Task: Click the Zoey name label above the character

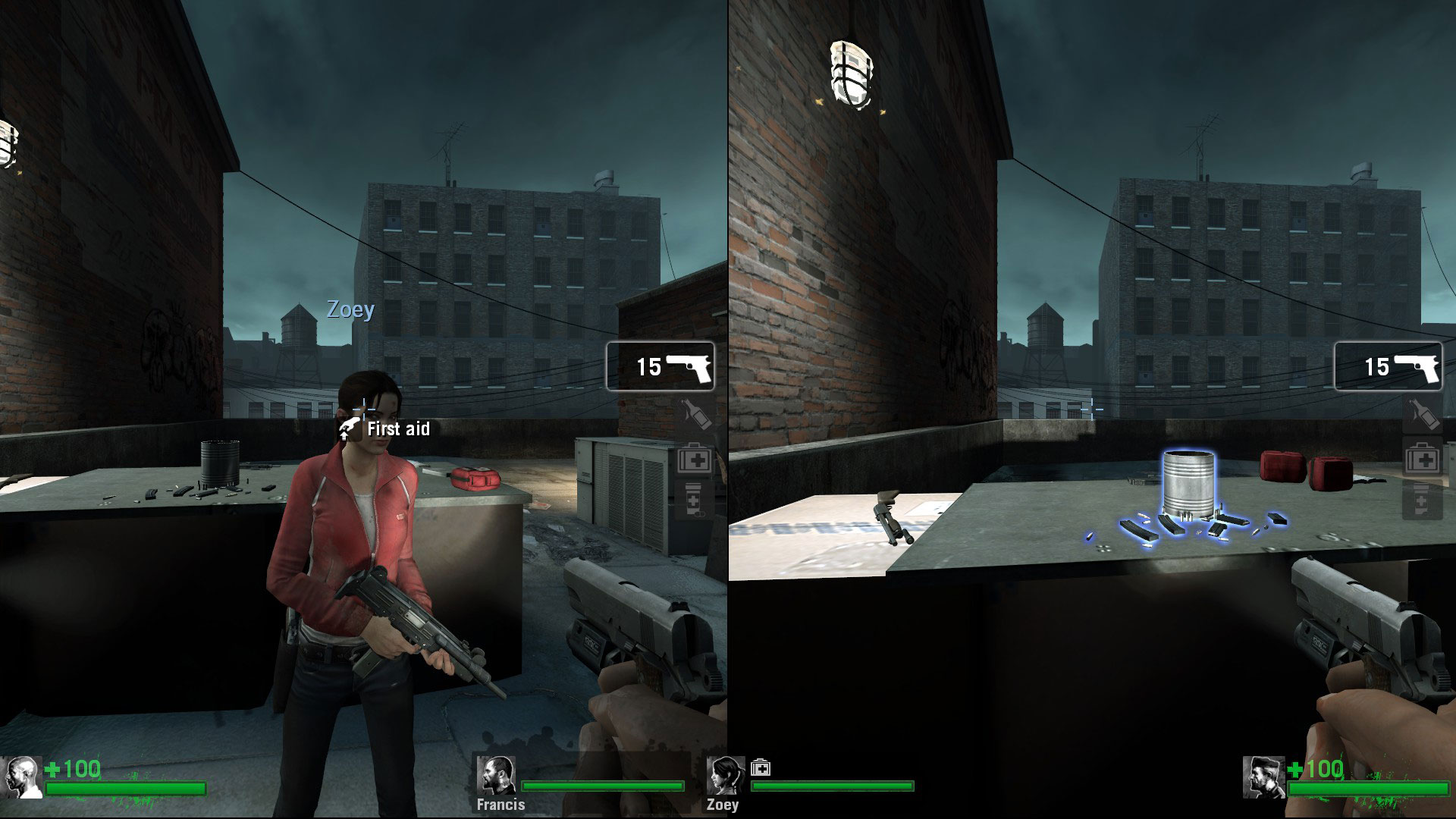Action: (350, 309)
